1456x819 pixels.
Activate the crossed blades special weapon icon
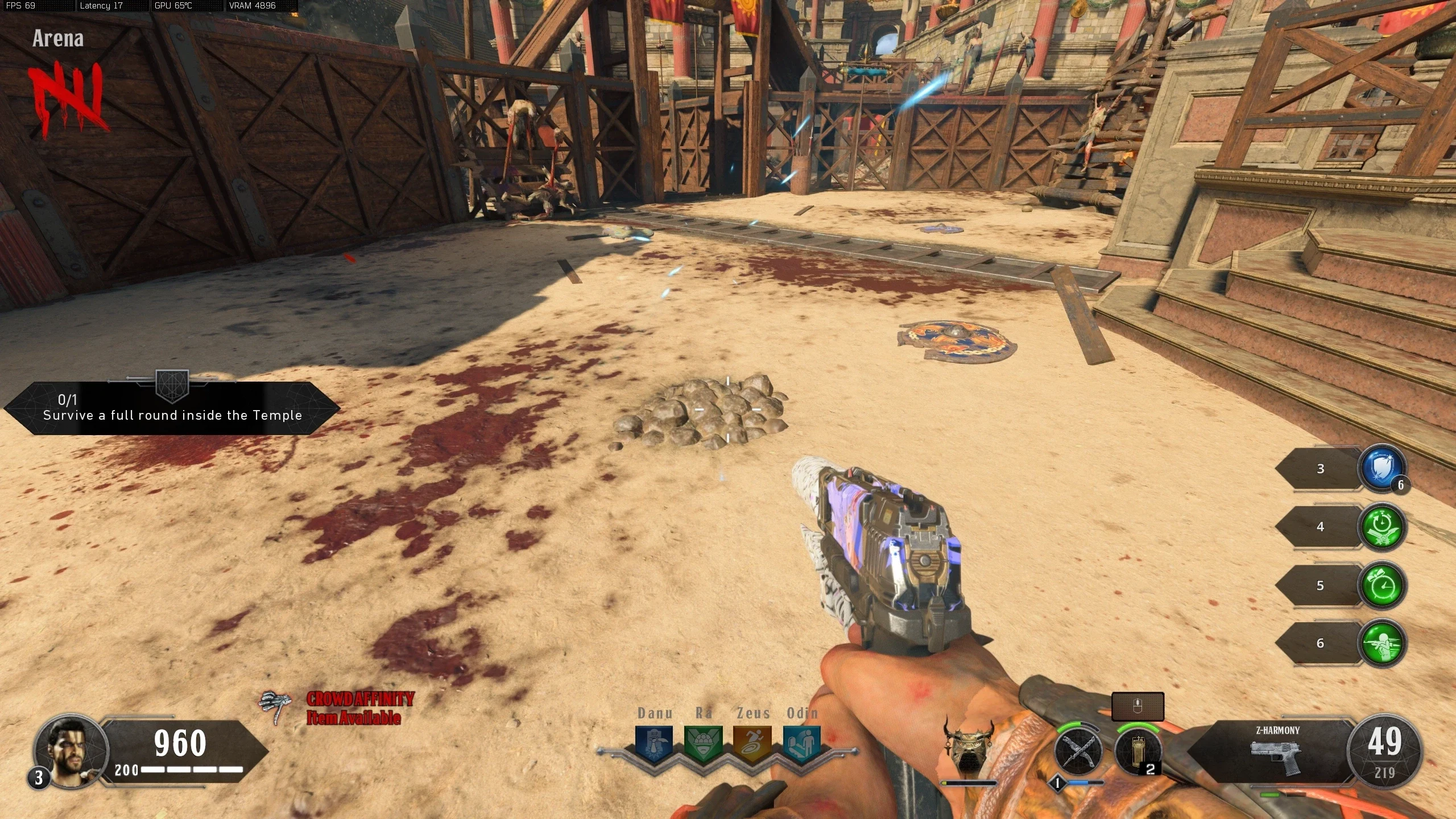pyautogui.click(x=1078, y=751)
